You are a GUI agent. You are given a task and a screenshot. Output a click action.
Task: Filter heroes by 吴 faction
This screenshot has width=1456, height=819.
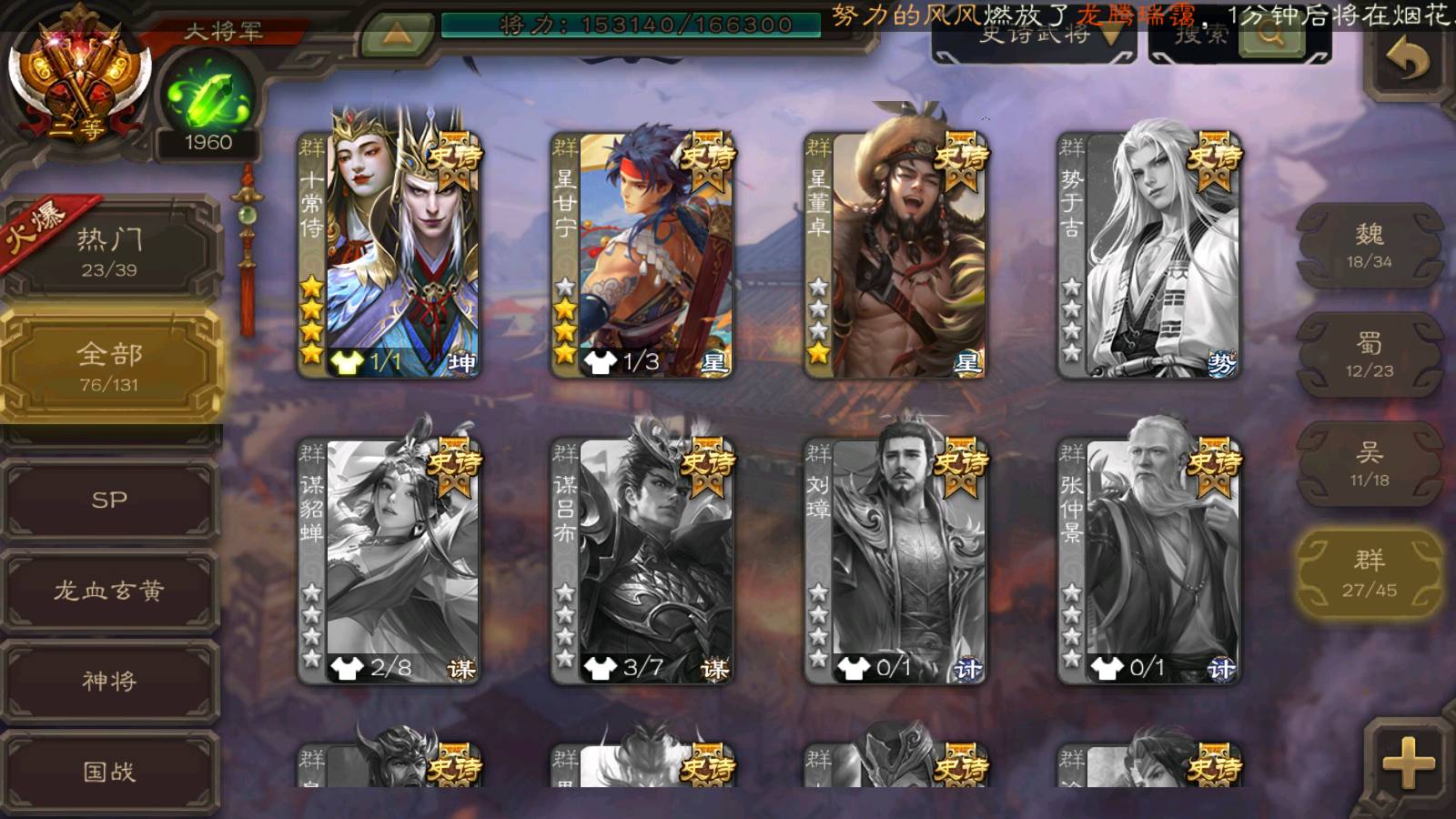coord(1369,464)
